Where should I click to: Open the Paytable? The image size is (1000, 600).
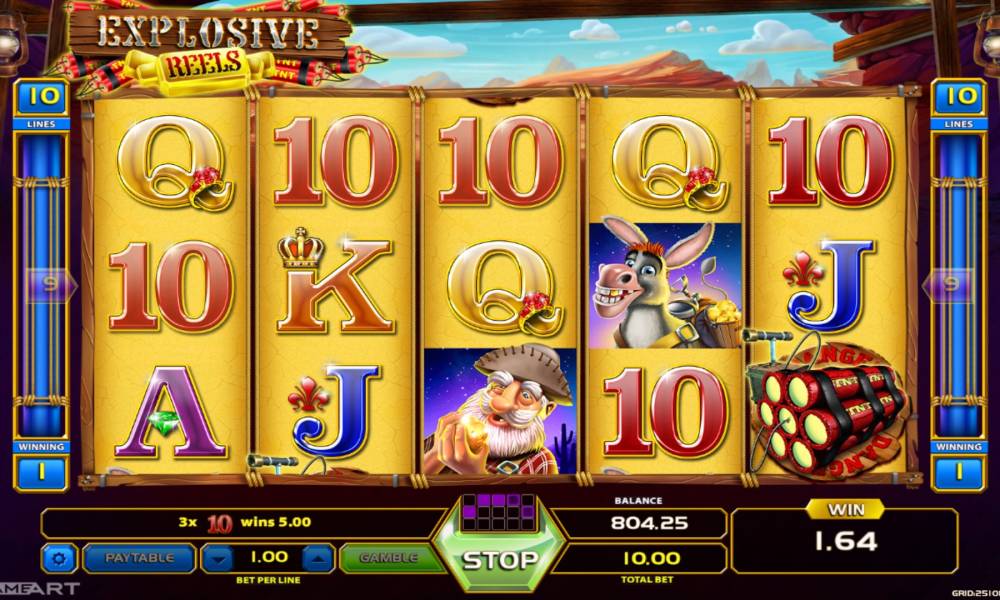[139, 558]
